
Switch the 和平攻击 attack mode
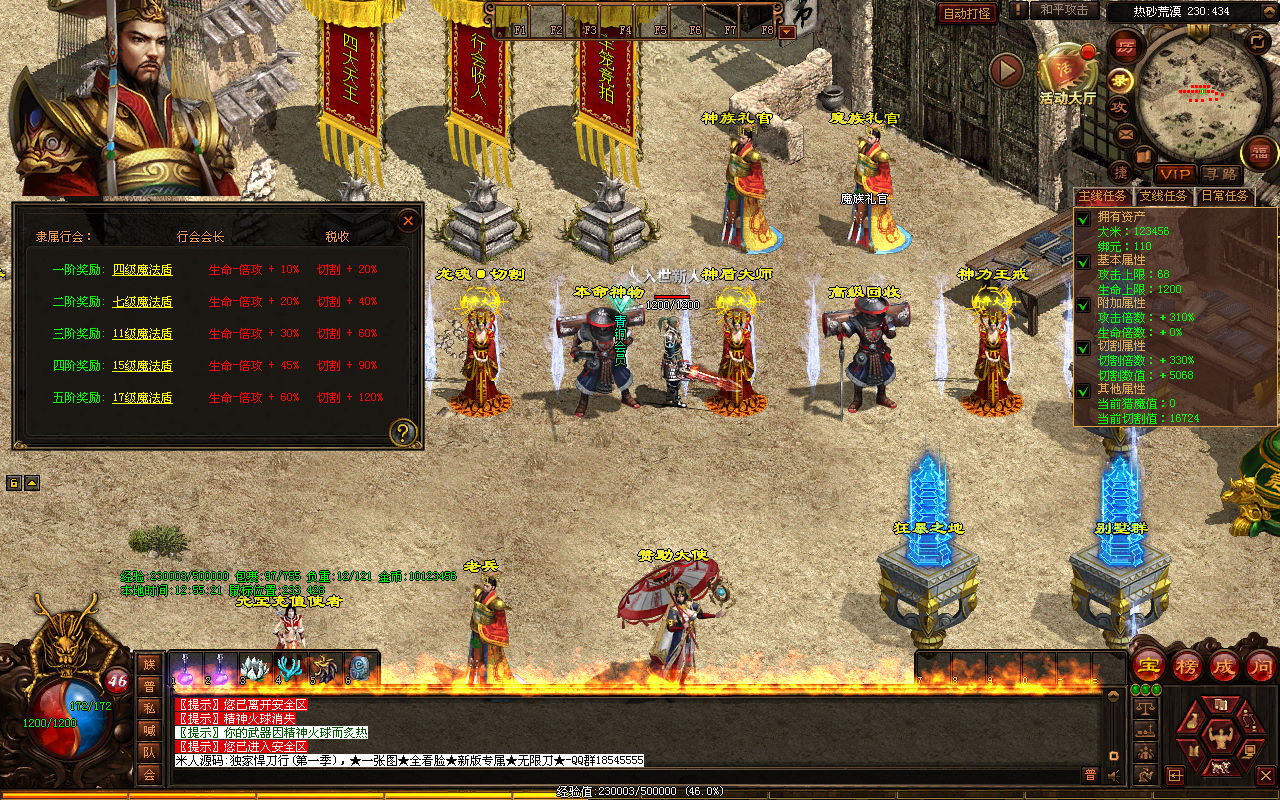click(x=1064, y=10)
